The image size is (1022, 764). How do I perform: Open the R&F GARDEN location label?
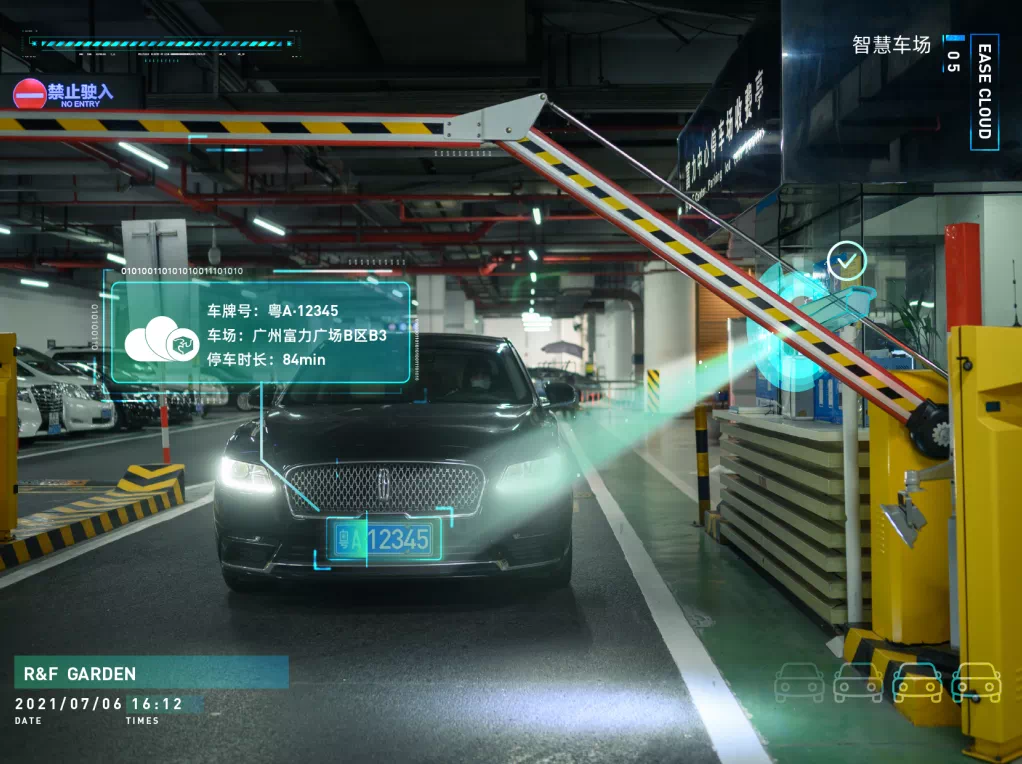tap(150, 673)
